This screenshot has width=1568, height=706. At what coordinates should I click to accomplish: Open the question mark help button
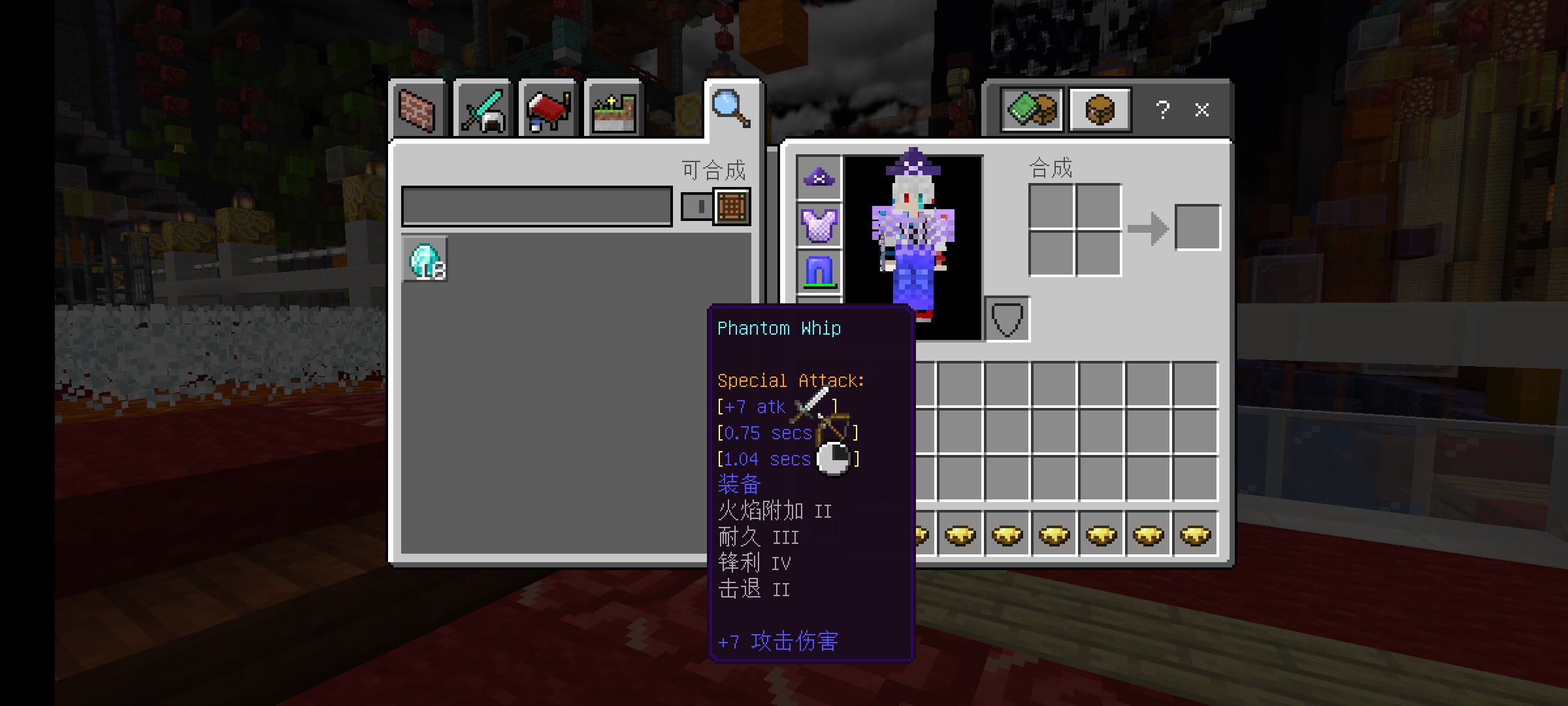[1162, 110]
